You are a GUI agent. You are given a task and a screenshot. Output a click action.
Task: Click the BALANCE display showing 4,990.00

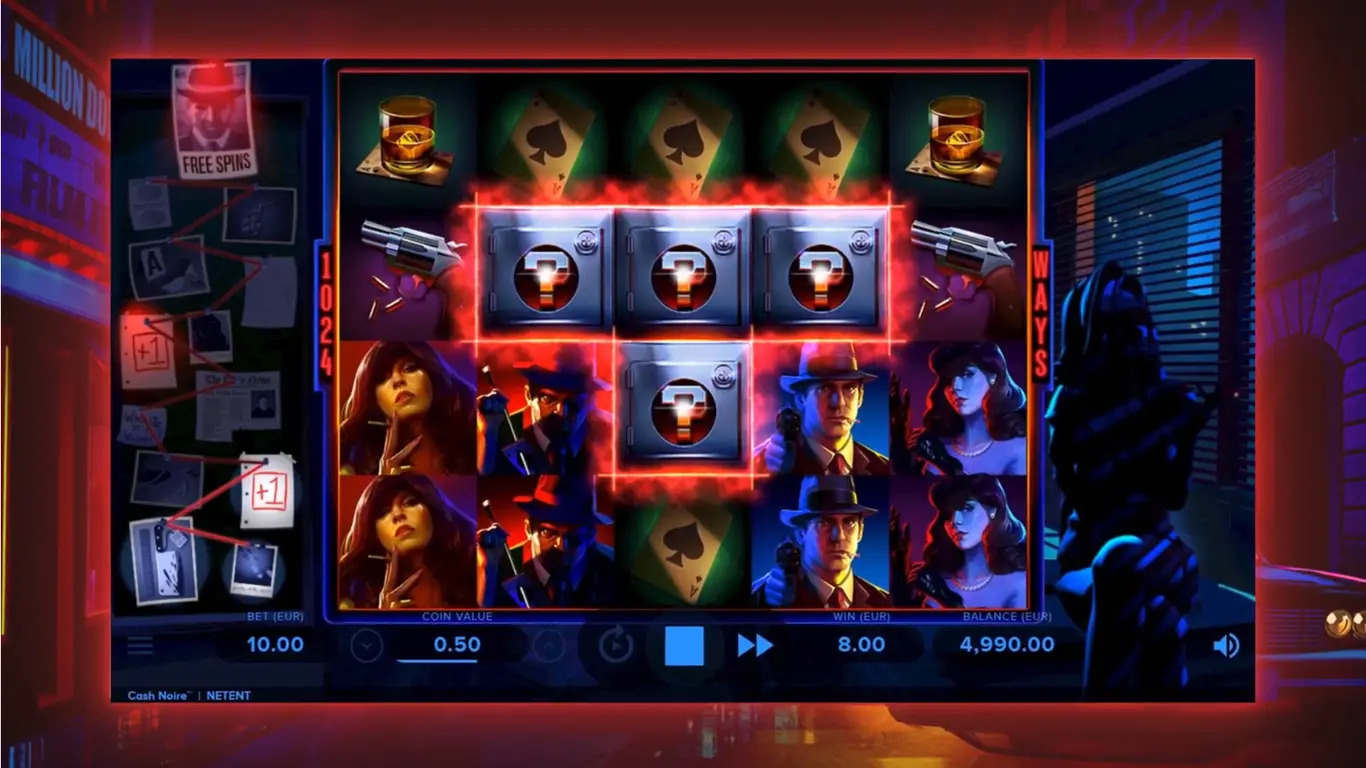(1005, 645)
